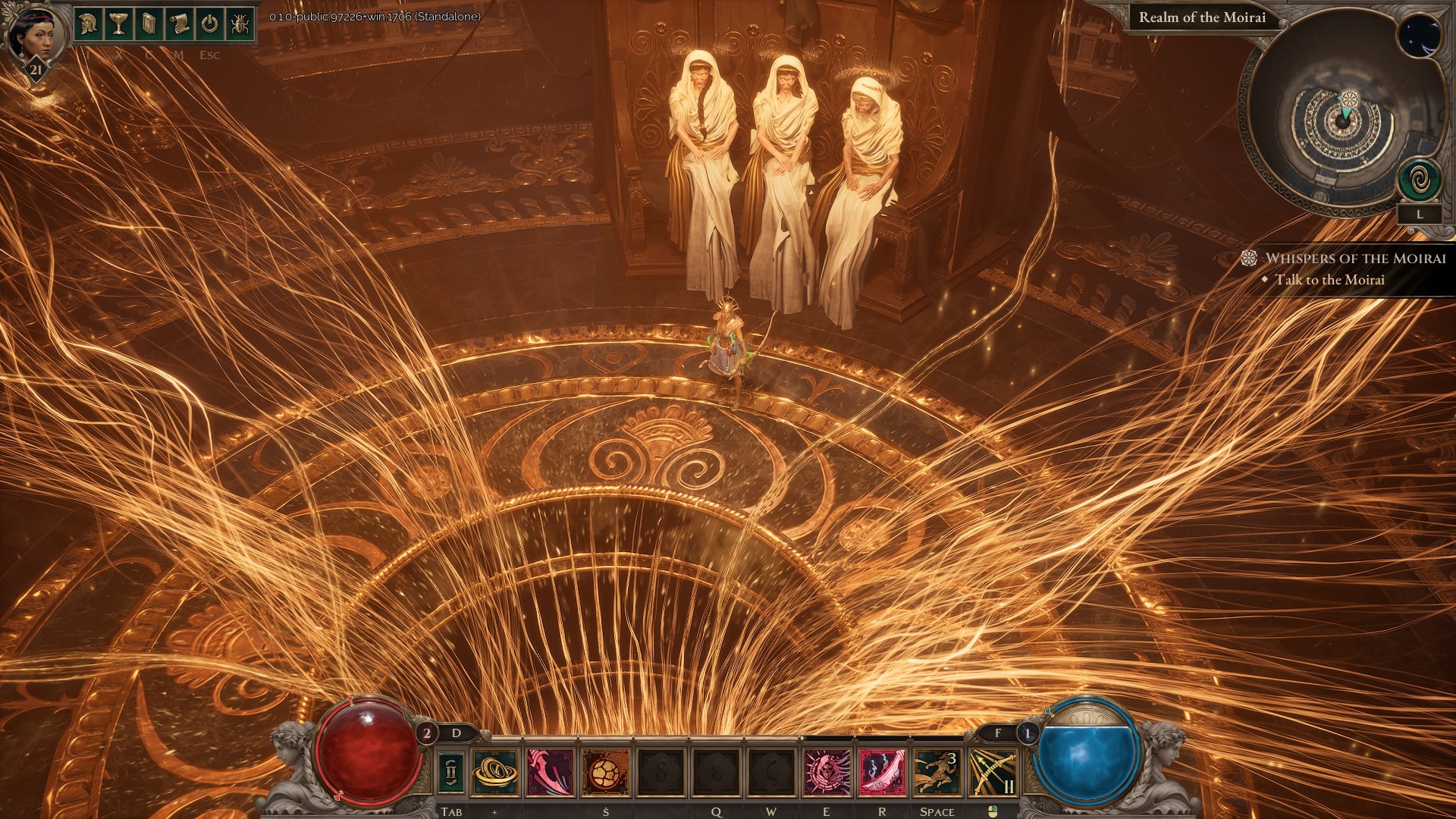This screenshot has width=1456, height=819.
Task: Trigger the running warrior dodge skill
Action: (x=937, y=772)
